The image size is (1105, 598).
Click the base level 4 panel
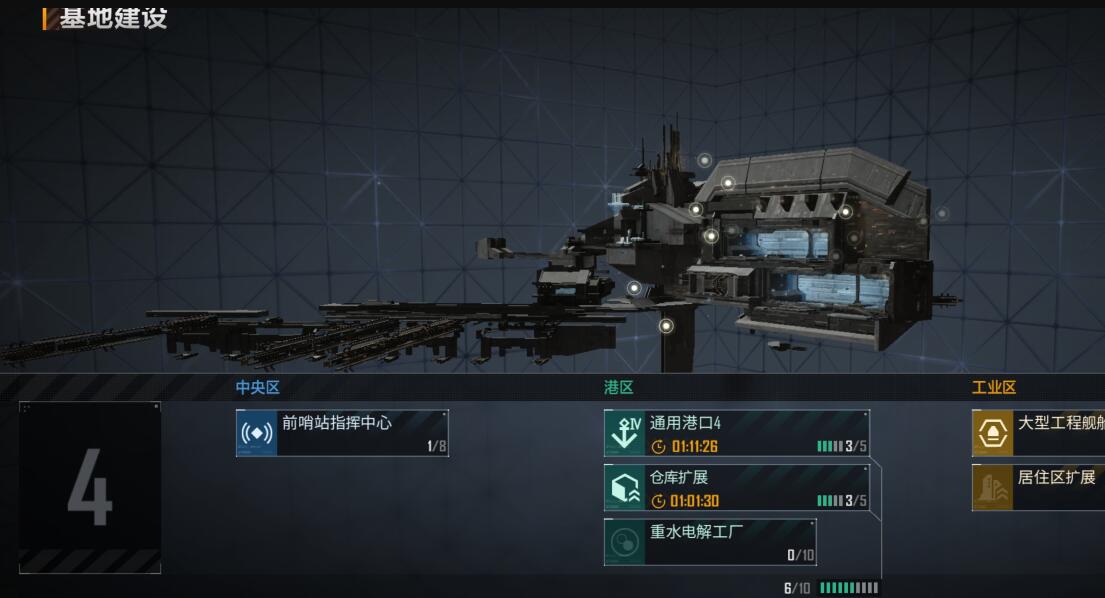tap(90, 488)
